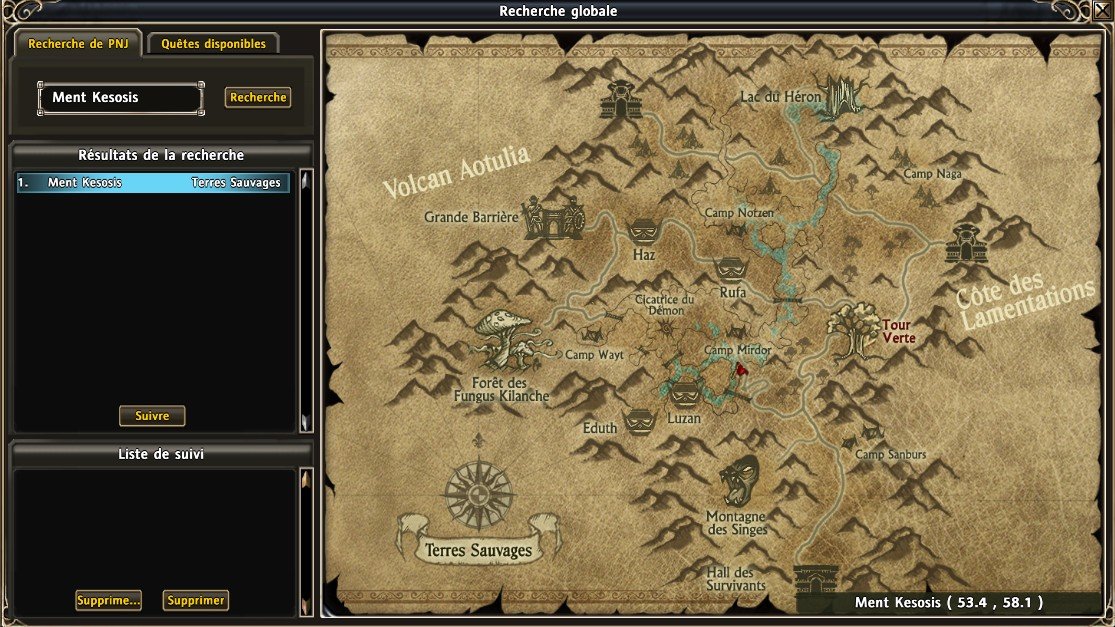The image size is (1115, 627).
Task: Close the Recherche globale window
Action: 1103,10
